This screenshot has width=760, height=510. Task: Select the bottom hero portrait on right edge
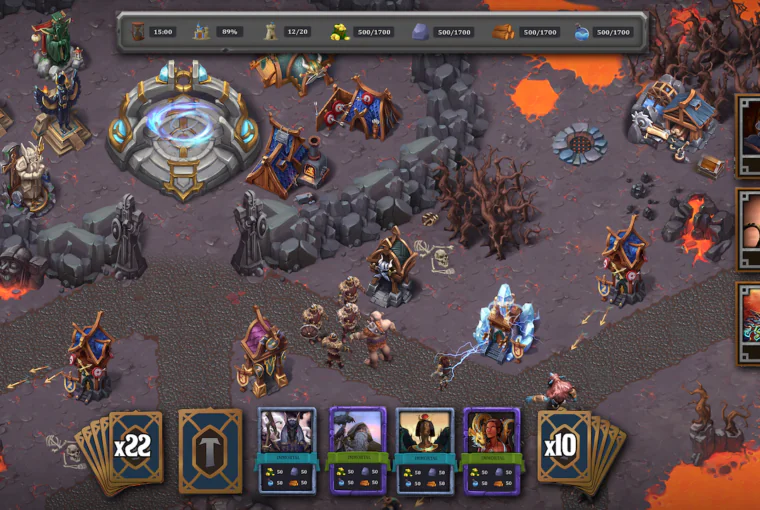(749, 324)
